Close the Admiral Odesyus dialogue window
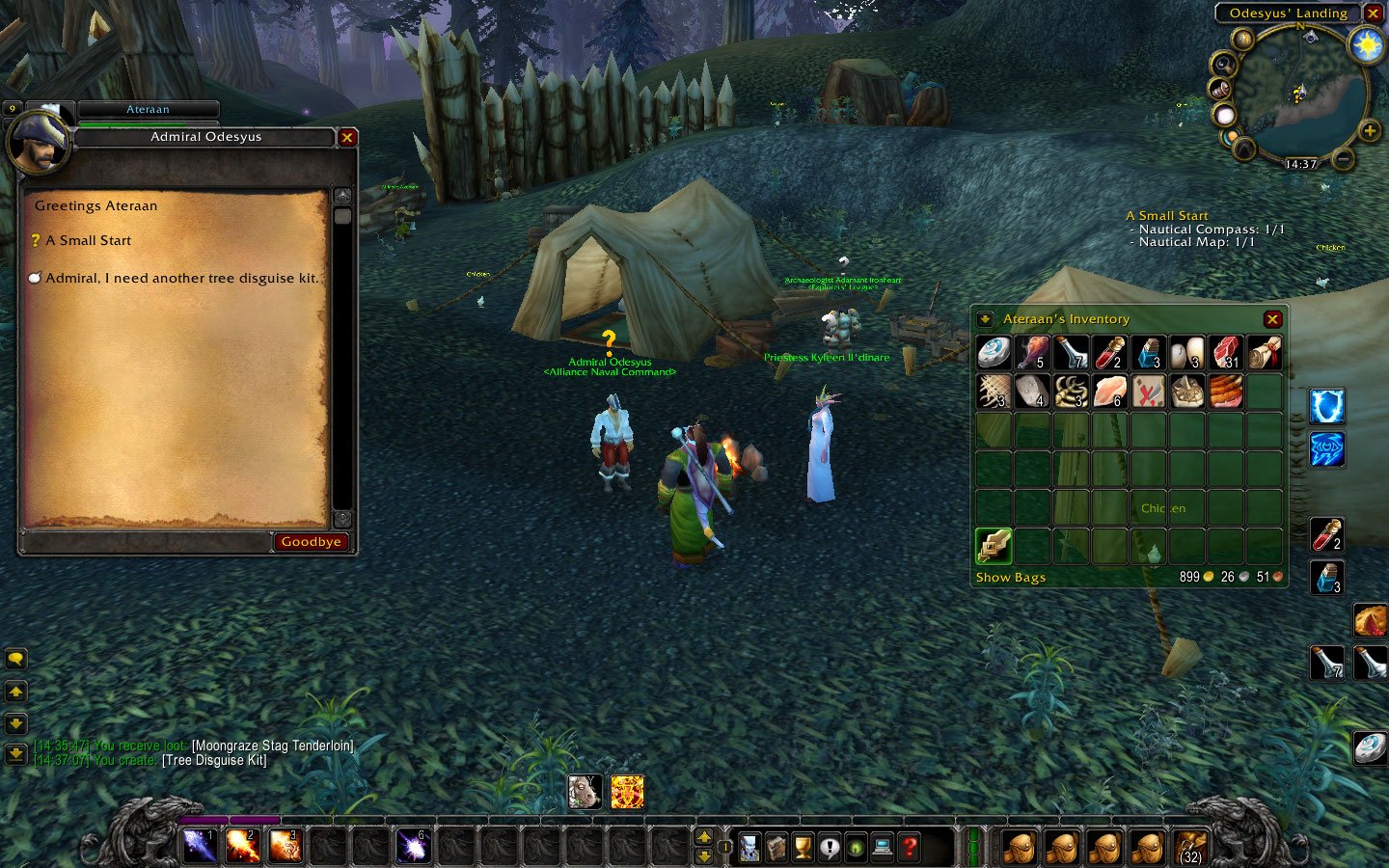Screen dimensions: 1389x868 (347, 138)
